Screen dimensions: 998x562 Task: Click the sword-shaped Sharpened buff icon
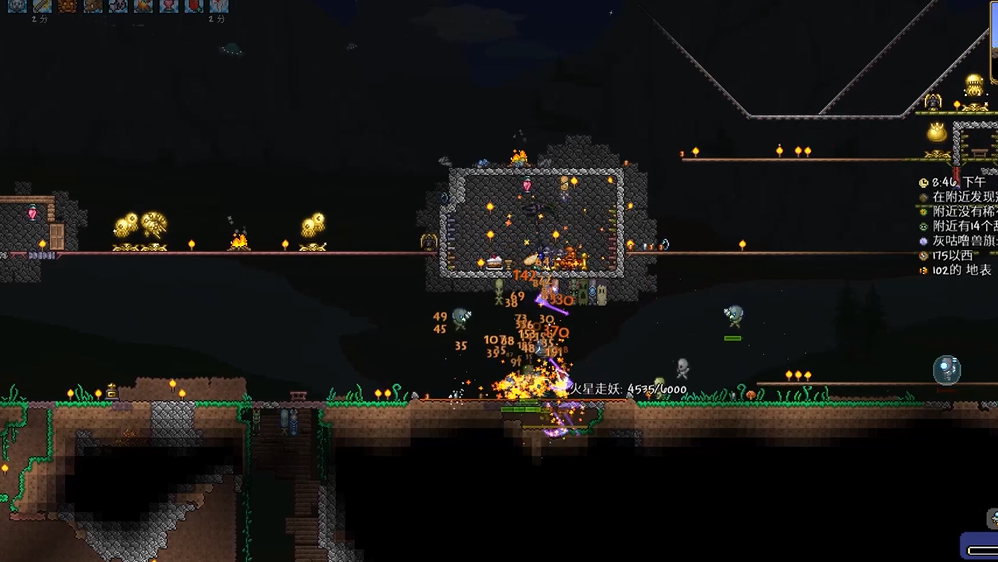[43, 6]
